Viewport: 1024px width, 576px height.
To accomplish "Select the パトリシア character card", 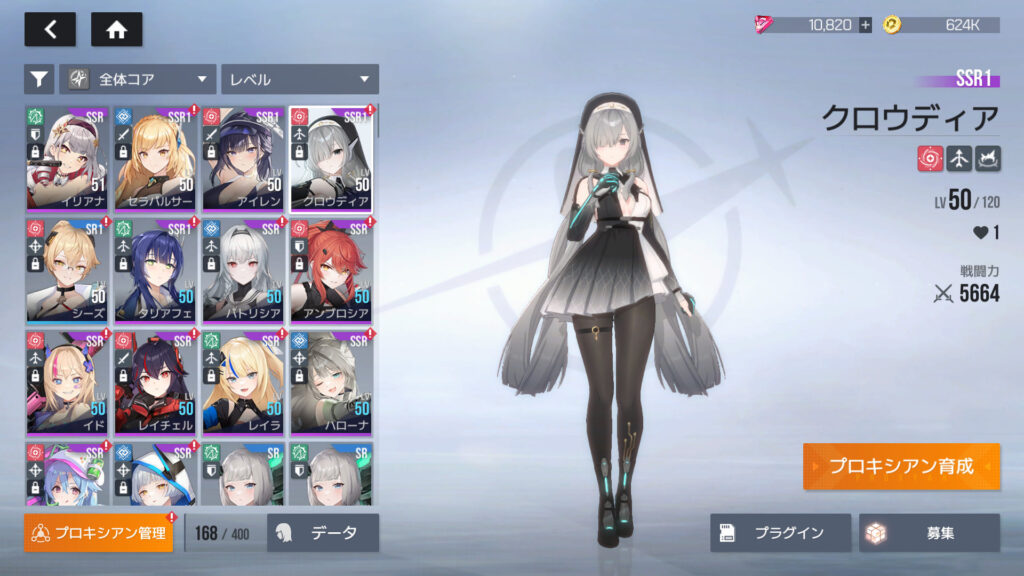I will click(243, 269).
